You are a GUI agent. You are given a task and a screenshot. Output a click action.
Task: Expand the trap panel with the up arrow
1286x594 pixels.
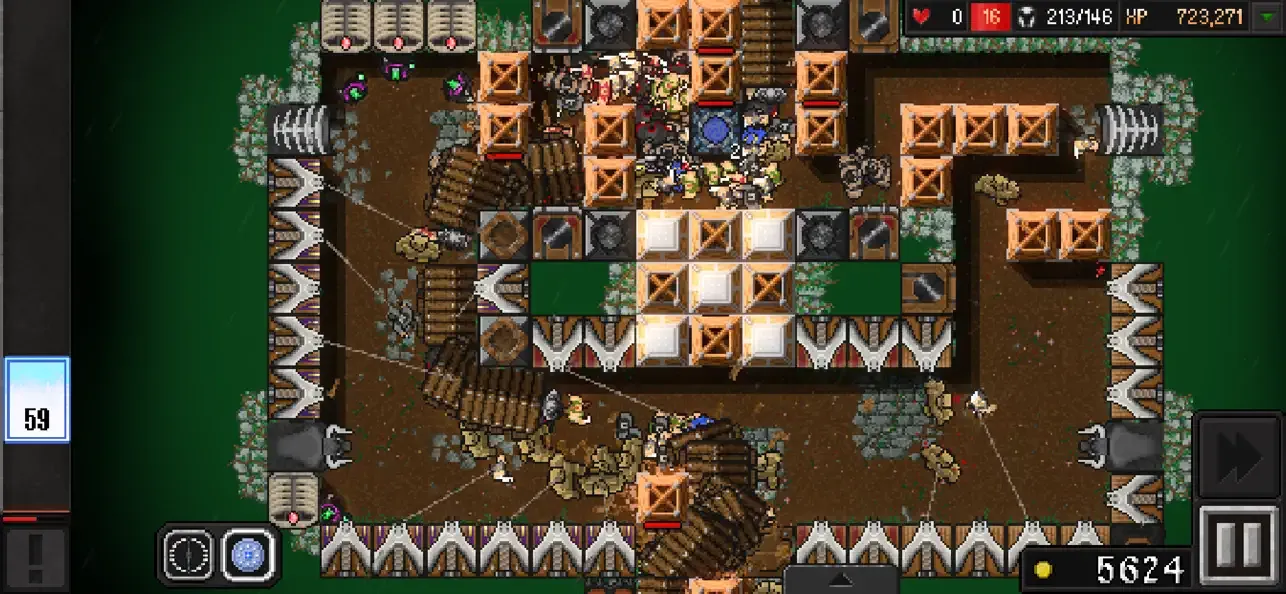840,579
